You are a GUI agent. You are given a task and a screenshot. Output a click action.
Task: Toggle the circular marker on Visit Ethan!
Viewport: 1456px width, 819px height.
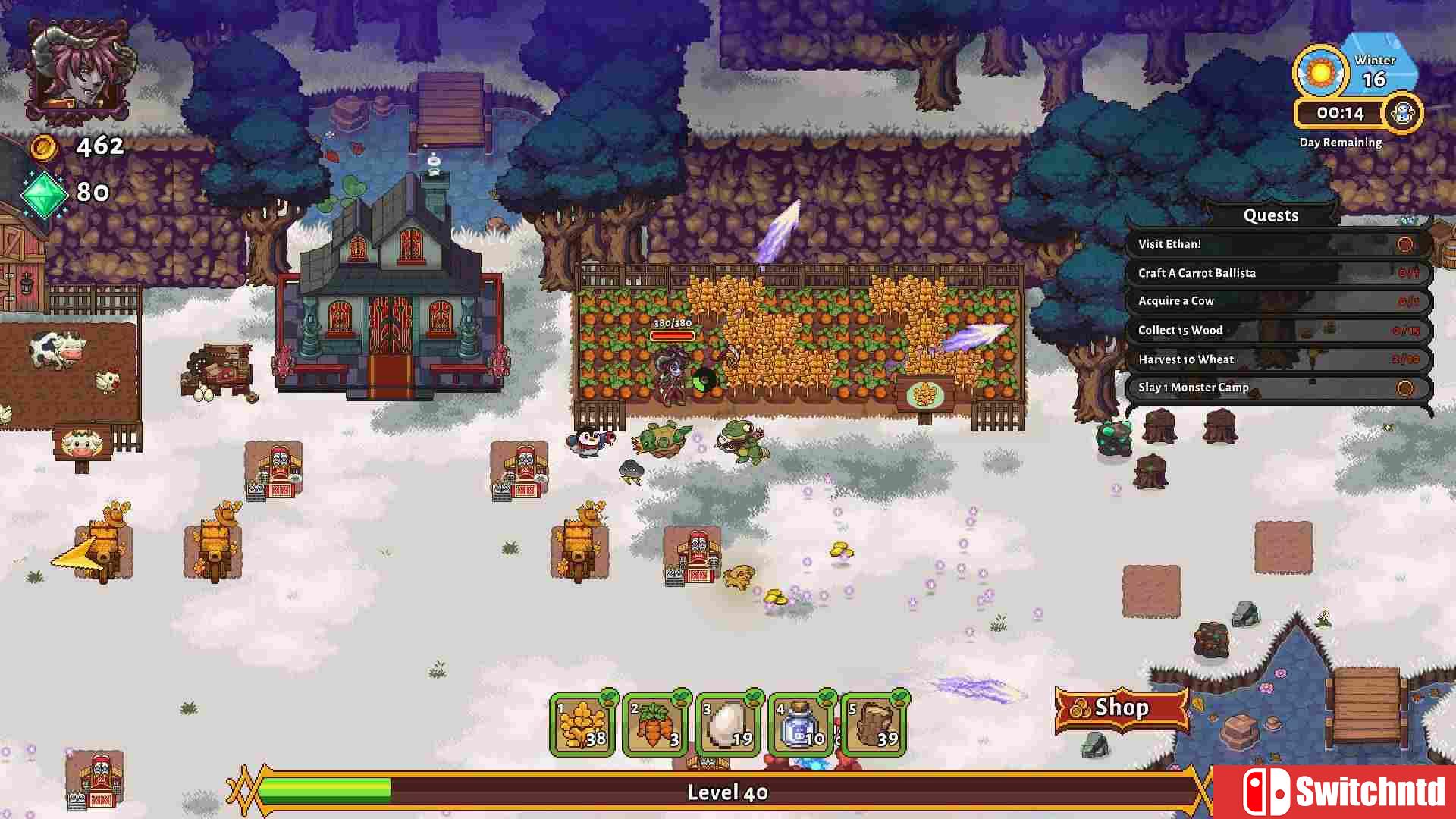tap(1407, 243)
